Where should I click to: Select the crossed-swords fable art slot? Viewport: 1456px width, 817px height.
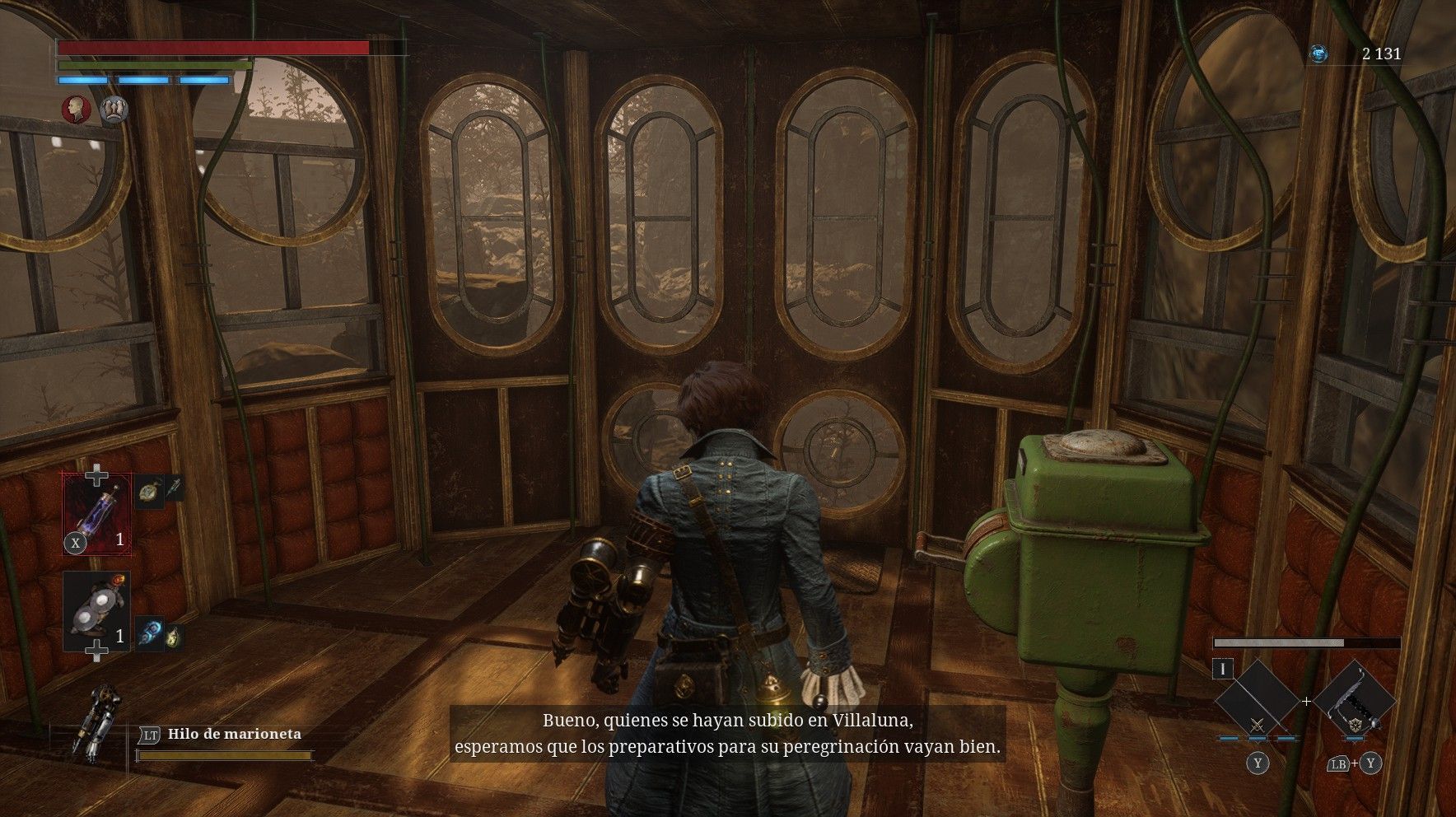coord(1257,700)
